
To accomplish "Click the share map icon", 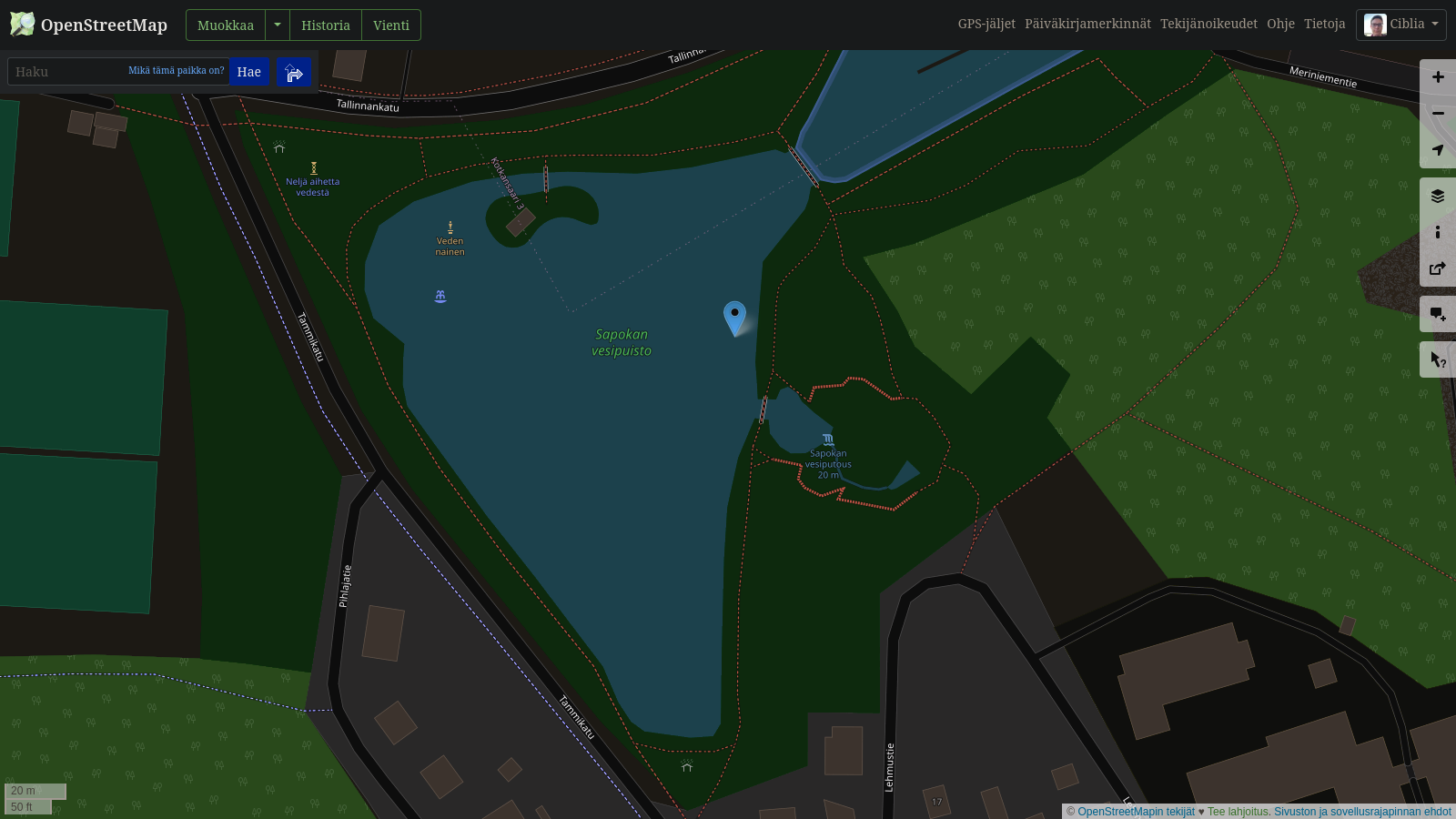I will [x=1438, y=268].
